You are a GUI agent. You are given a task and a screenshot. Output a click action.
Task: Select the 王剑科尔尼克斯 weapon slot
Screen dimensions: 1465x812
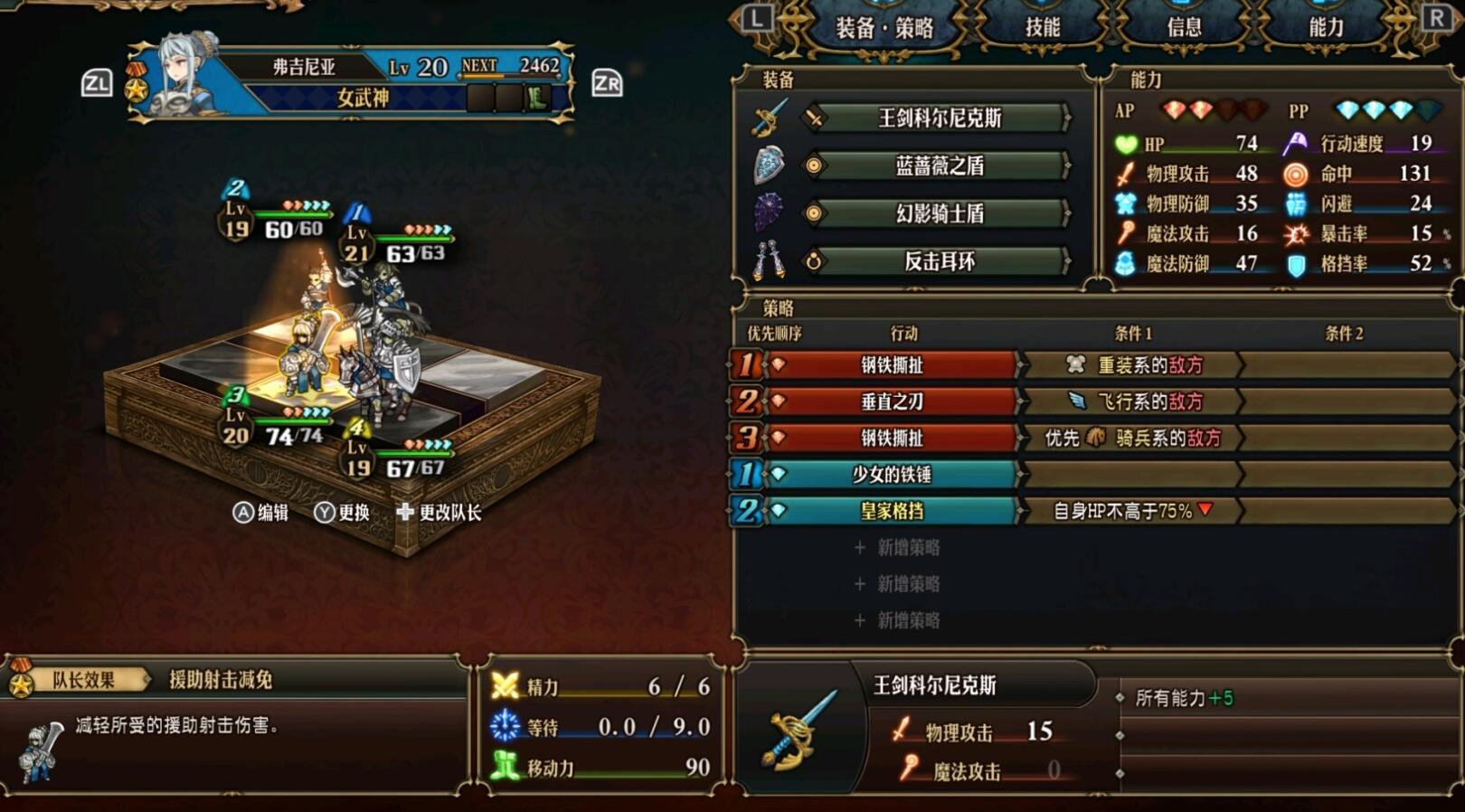tap(939, 118)
